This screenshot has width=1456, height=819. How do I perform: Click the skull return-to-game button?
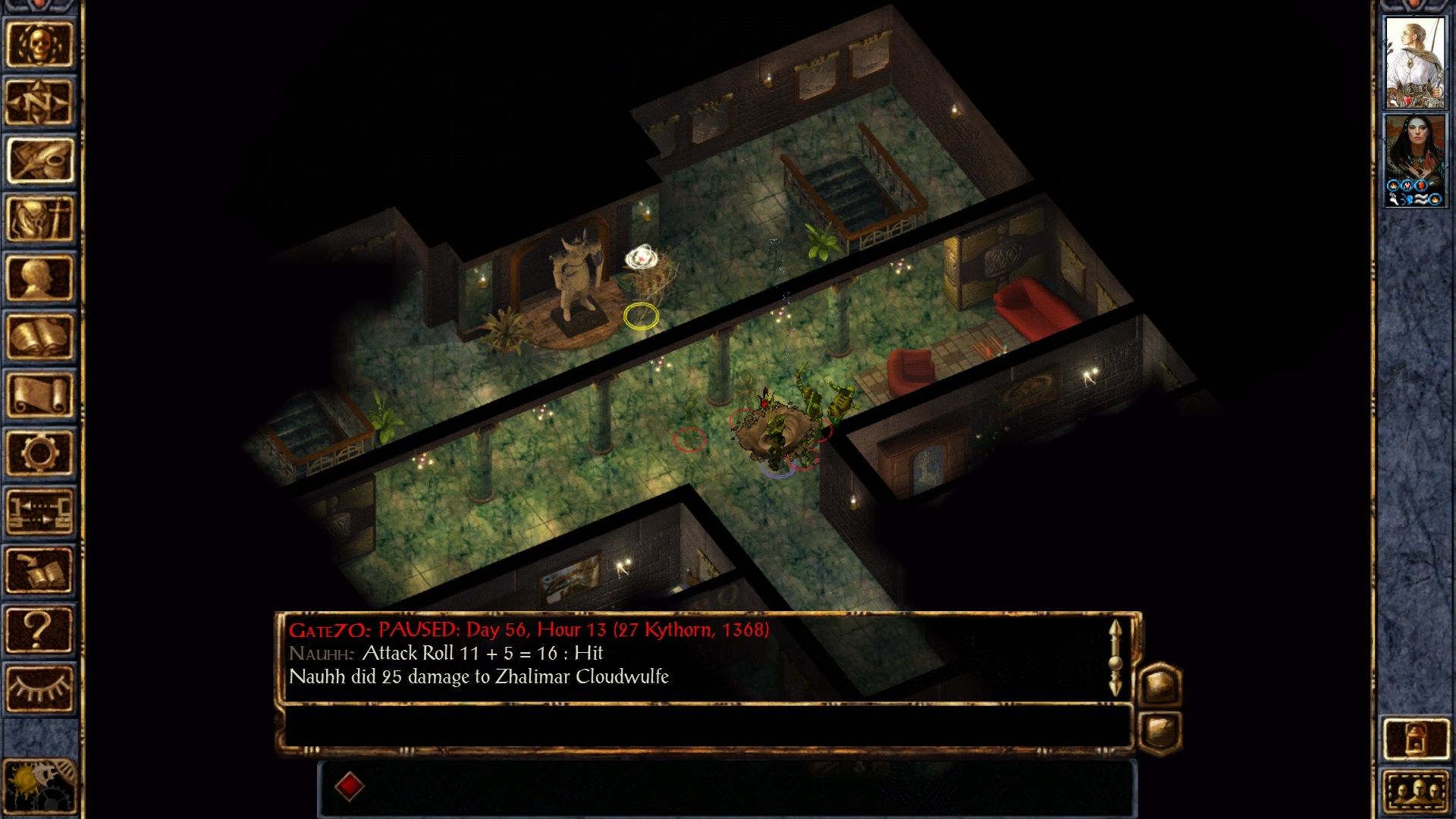point(39,43)
